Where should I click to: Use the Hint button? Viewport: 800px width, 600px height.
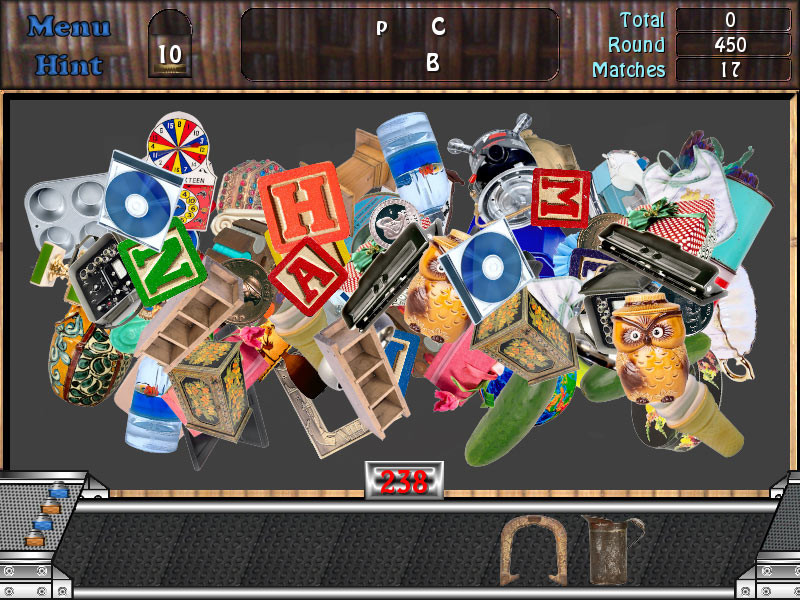(x=68, y=65)
